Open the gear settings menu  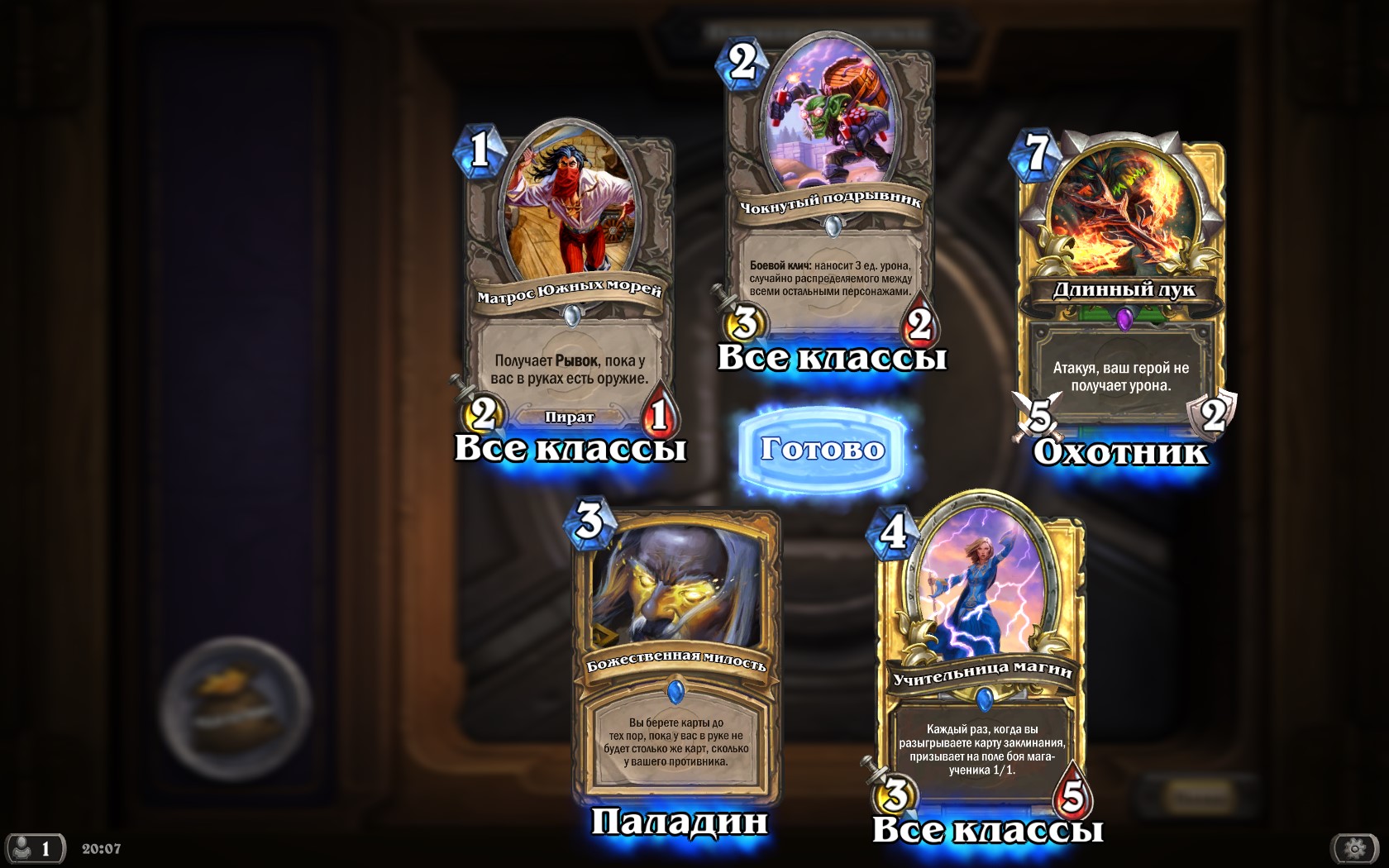(1354, 848)
